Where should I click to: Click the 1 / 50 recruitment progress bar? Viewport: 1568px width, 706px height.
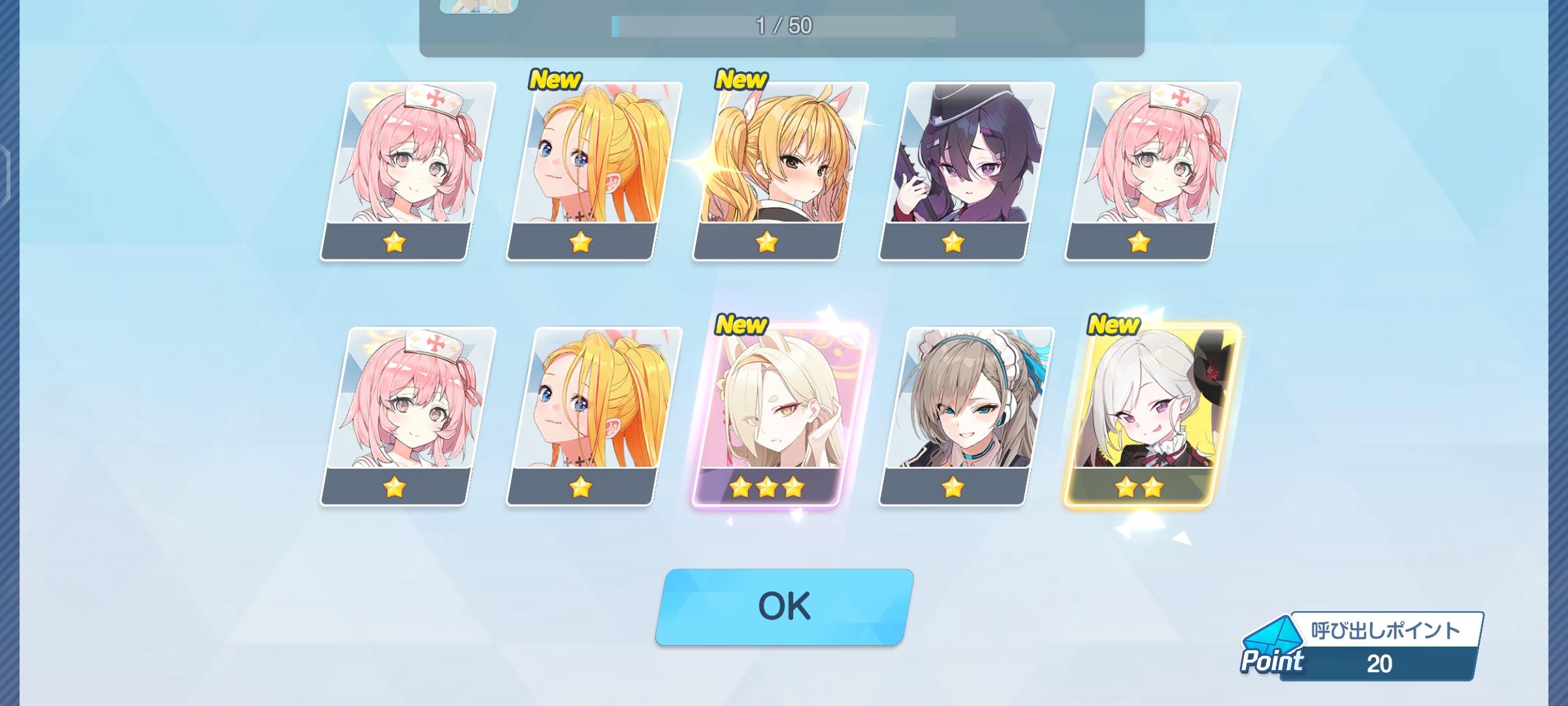click(784, 24)
